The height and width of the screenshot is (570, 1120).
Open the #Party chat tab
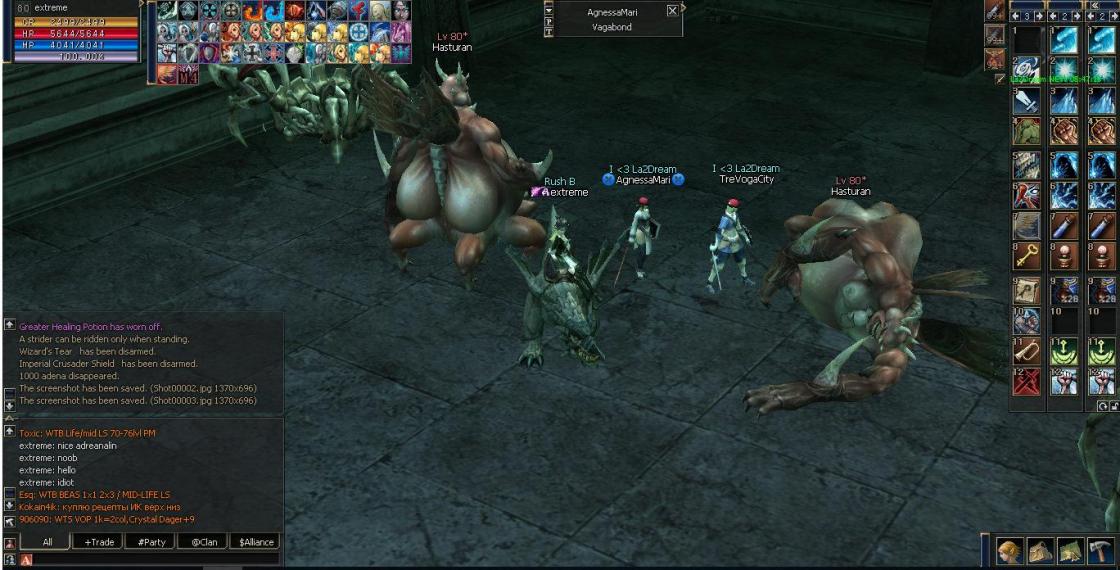tap(152, 542)
